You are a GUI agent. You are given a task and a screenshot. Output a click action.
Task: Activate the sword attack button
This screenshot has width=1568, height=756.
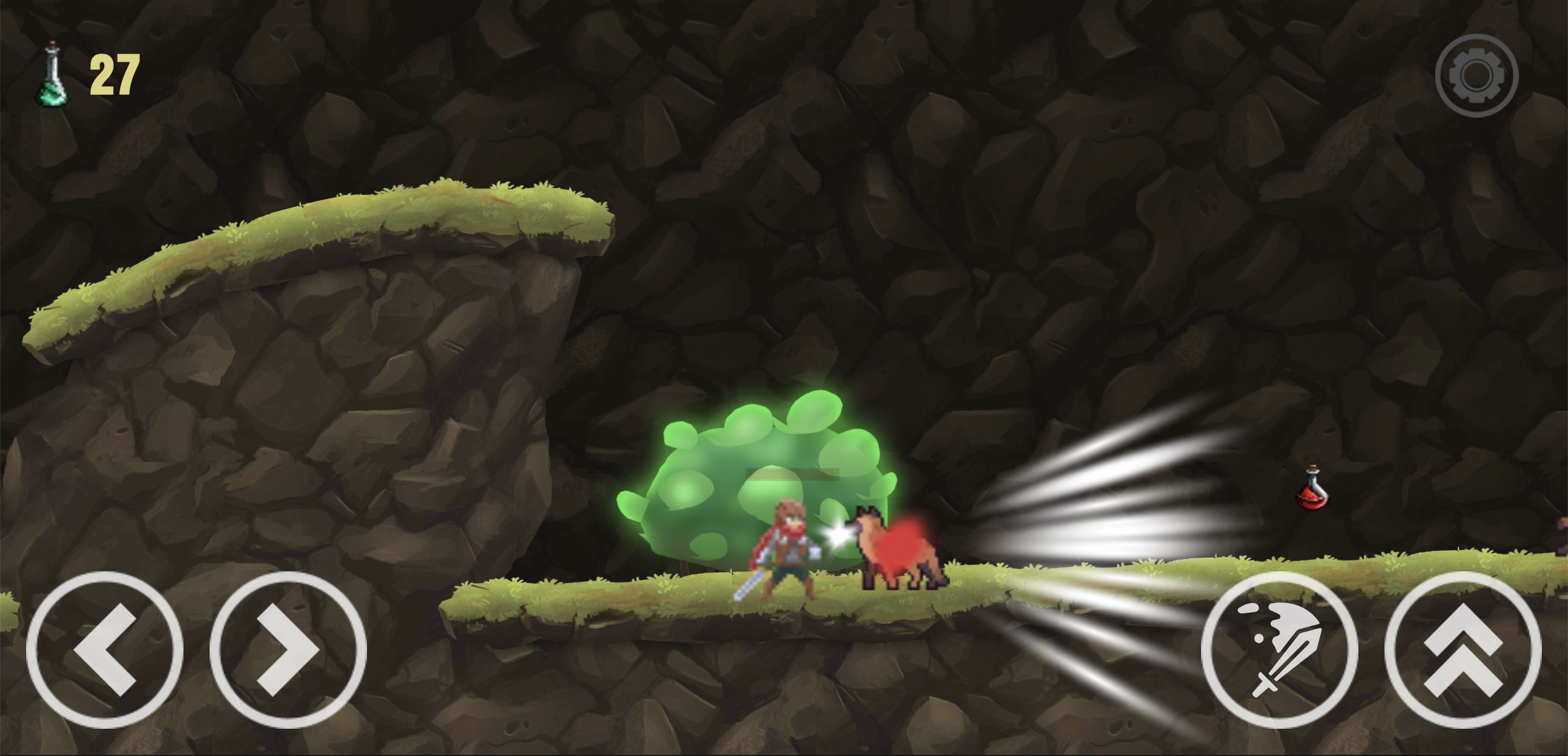click(1279, 649)
